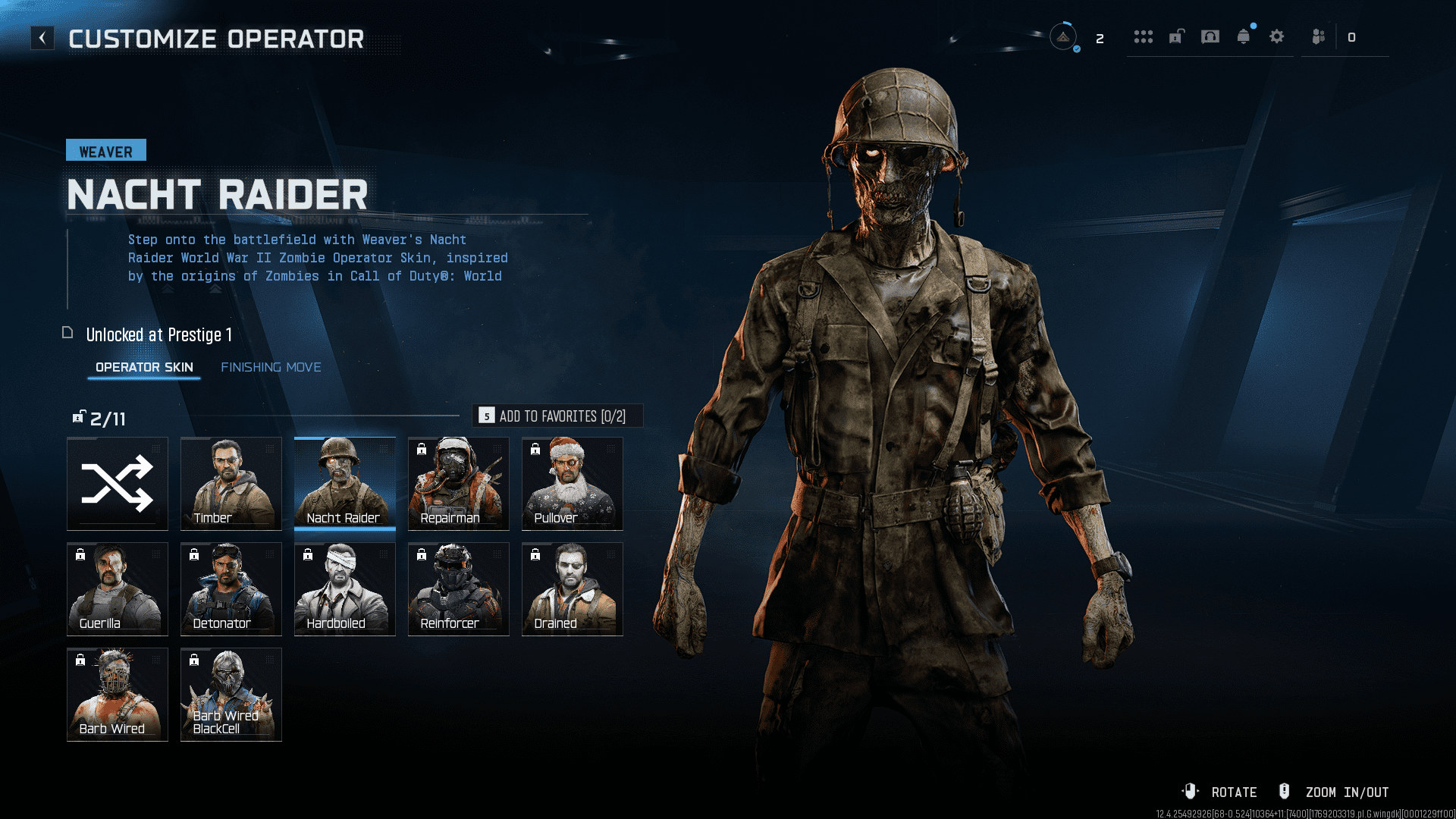This screenshot has height=819, width=1456.
Task: Pick the Detonator operator skin
Action: (231, 589)
